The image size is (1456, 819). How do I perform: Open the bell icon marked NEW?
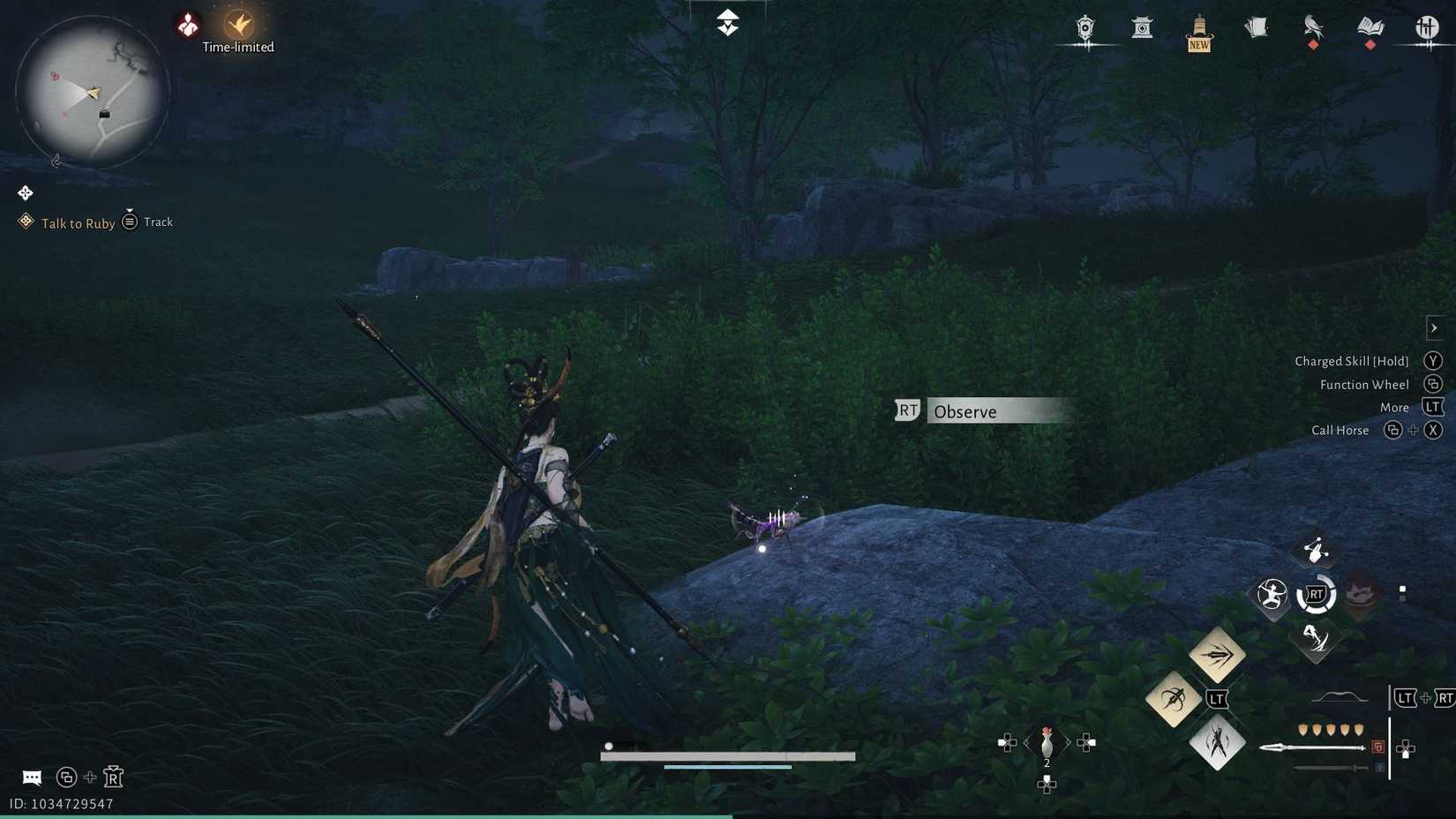pos(1198,28)
